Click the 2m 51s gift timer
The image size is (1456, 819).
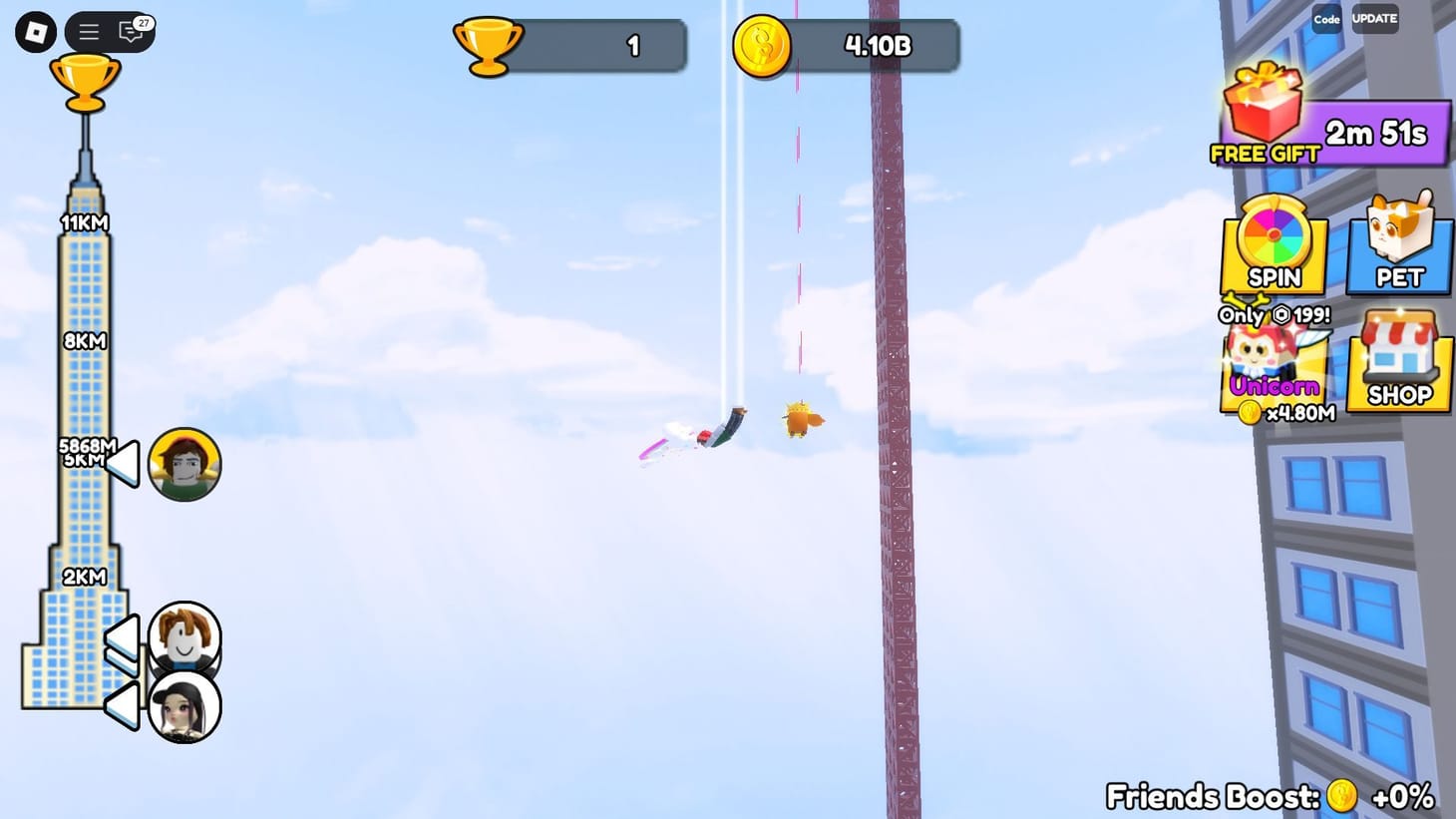(1377, 130)
